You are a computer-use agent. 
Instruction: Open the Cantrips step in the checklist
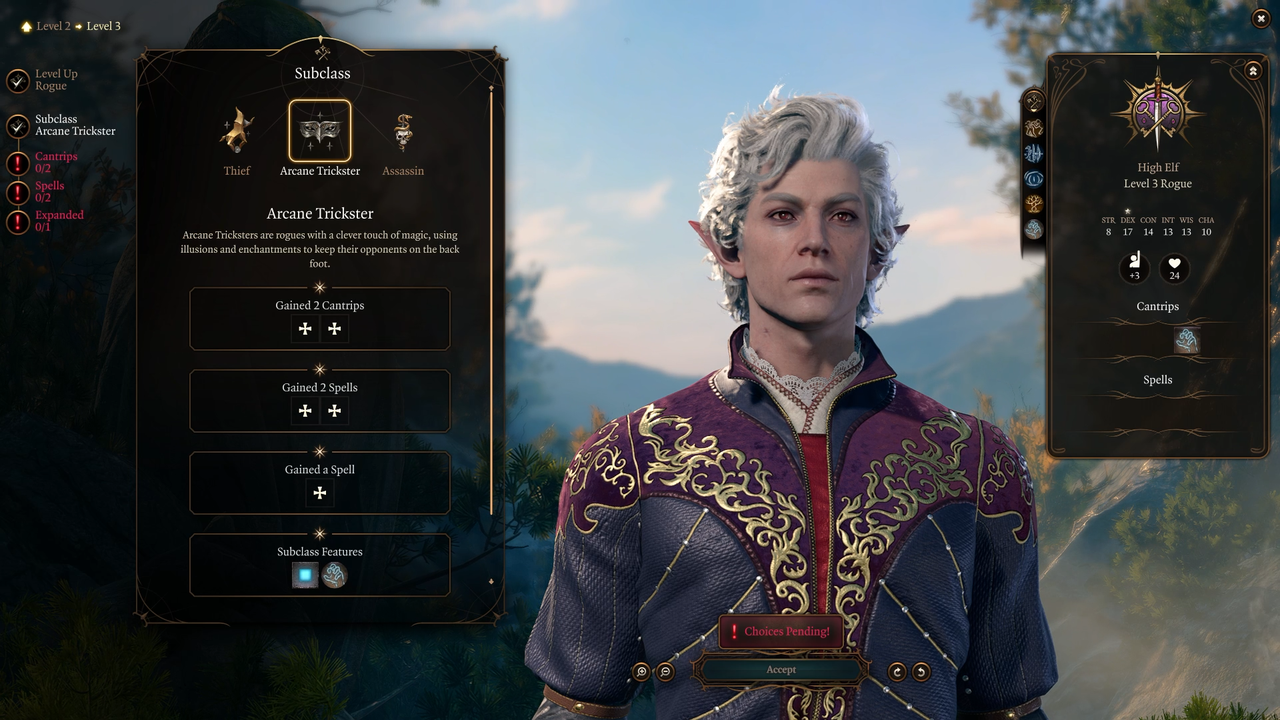55,162
